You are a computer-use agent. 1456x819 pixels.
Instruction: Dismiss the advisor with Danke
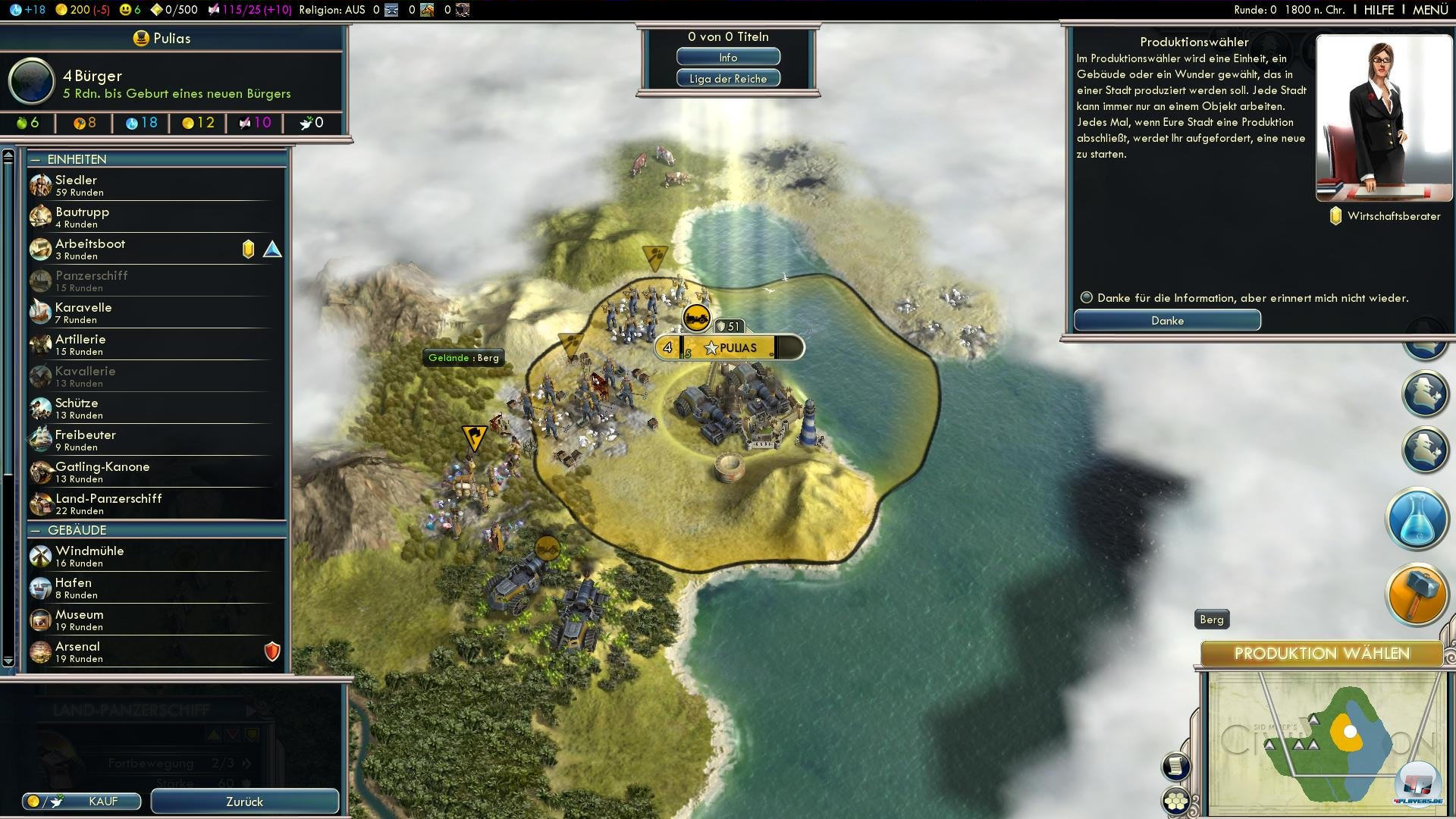[1167, 321]
